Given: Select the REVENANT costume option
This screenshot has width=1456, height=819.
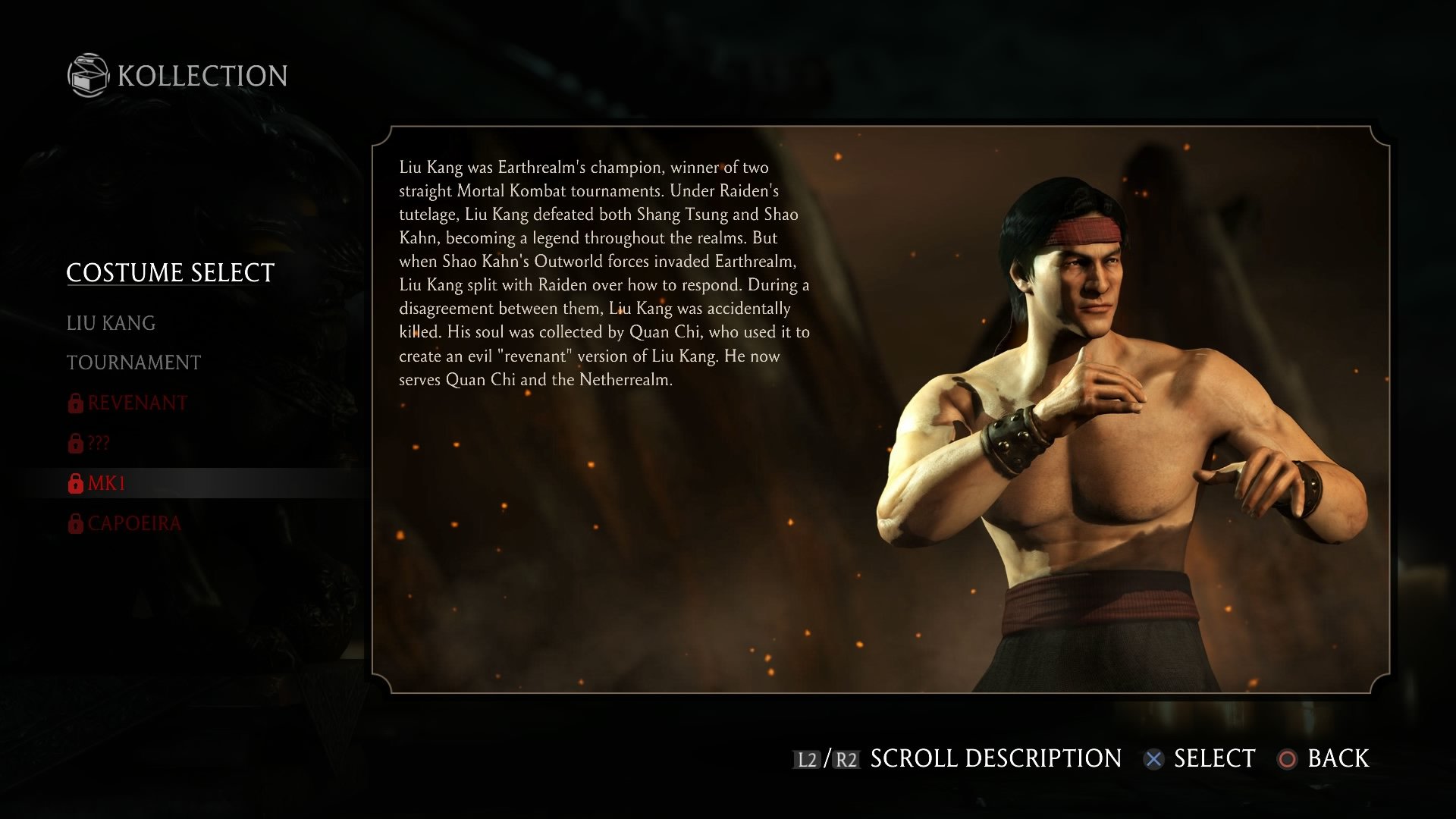Looking at the screenshot, I should (x=136, y=403).
